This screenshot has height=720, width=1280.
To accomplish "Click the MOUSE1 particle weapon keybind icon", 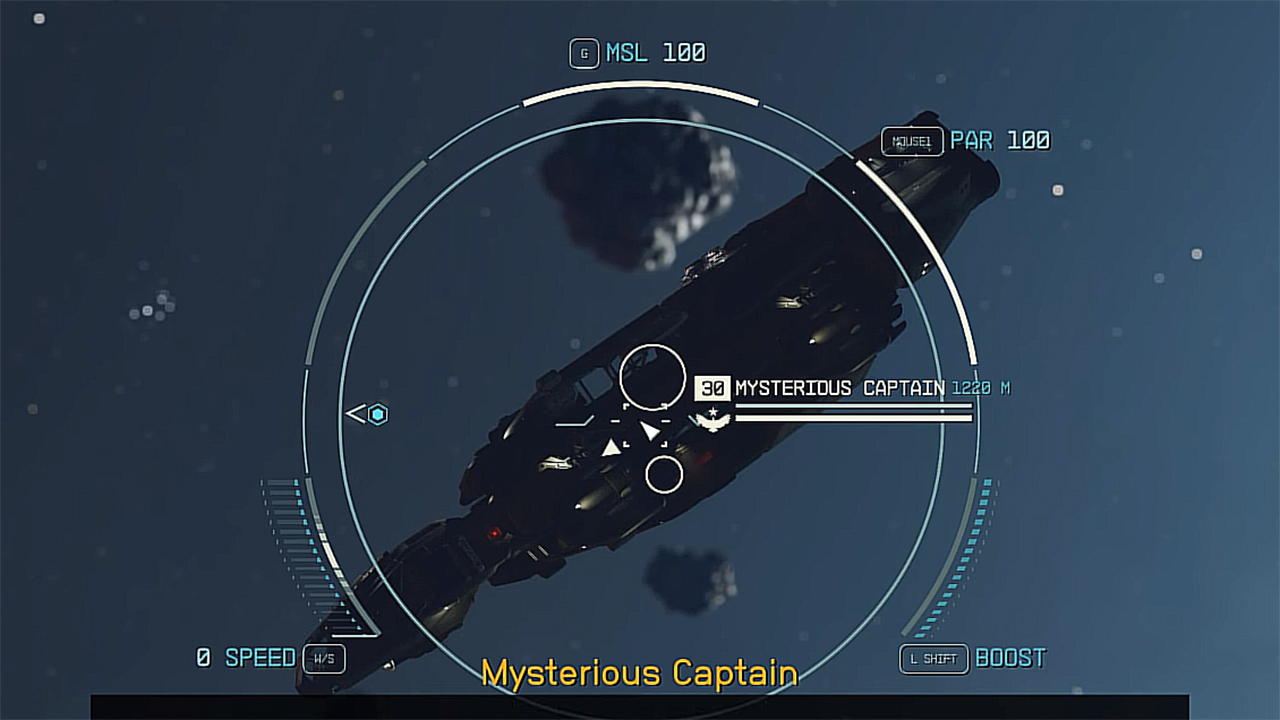I will coord(913,141).
